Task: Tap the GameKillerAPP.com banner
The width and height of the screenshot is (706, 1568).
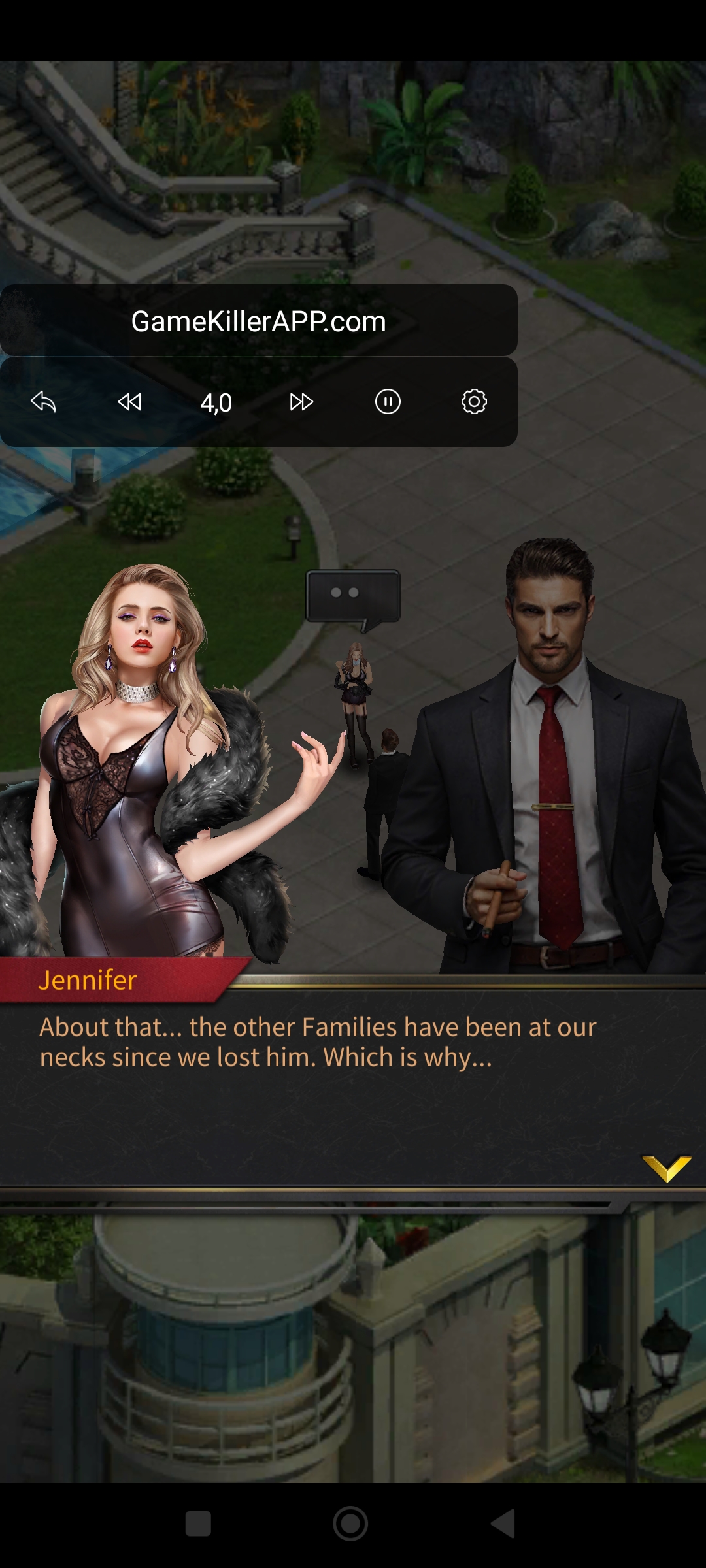Action: coord(259,321)
